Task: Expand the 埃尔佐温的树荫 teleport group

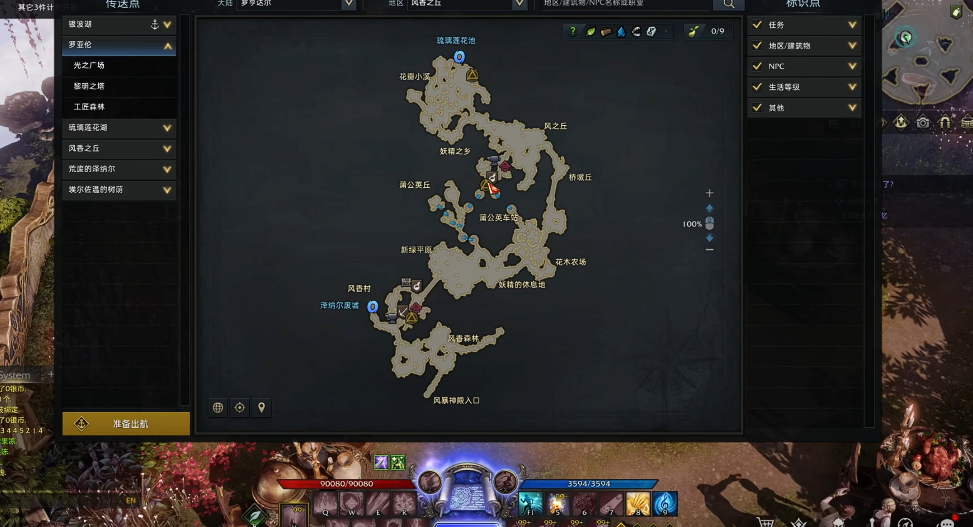Action: coord(119,189)
